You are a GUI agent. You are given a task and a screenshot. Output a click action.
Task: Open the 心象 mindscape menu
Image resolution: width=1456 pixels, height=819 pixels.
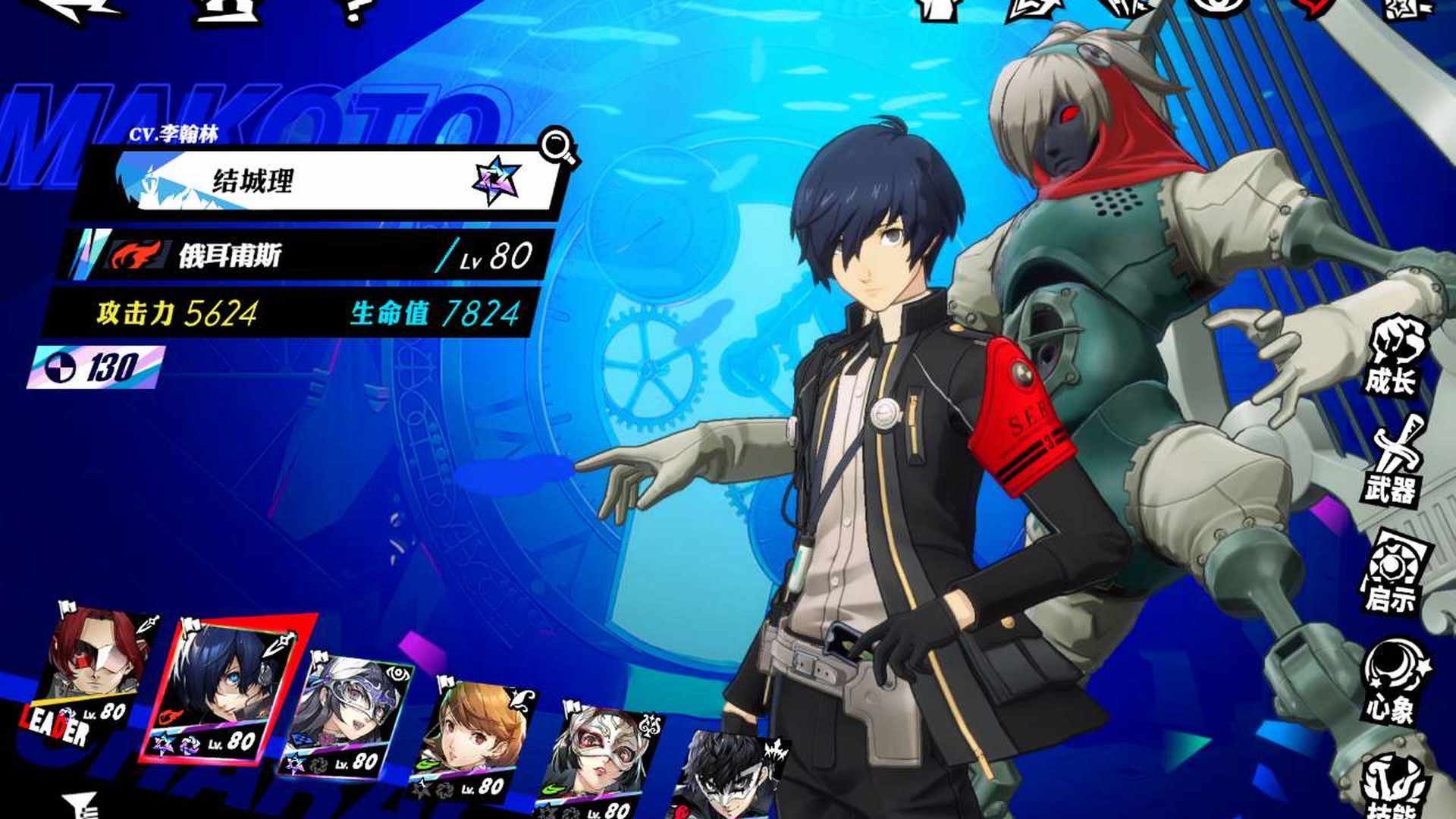click(x=1394, y=682)
